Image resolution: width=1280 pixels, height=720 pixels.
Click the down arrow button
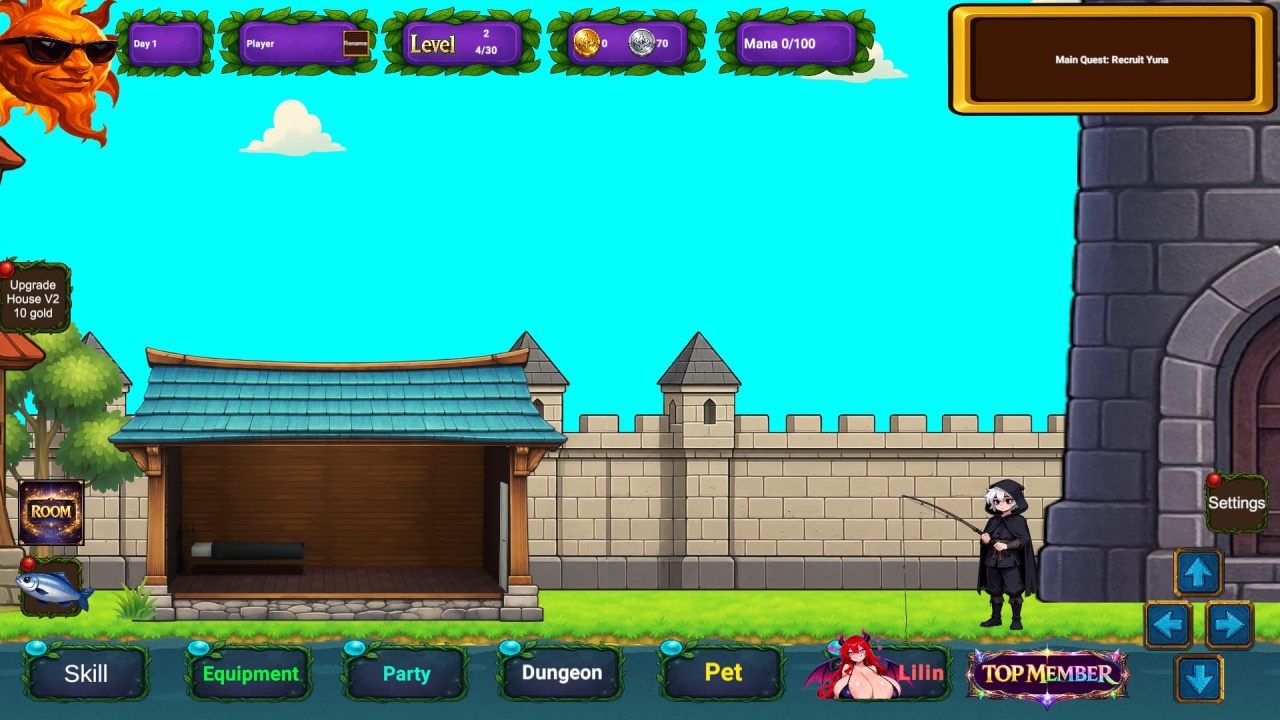1199,679
